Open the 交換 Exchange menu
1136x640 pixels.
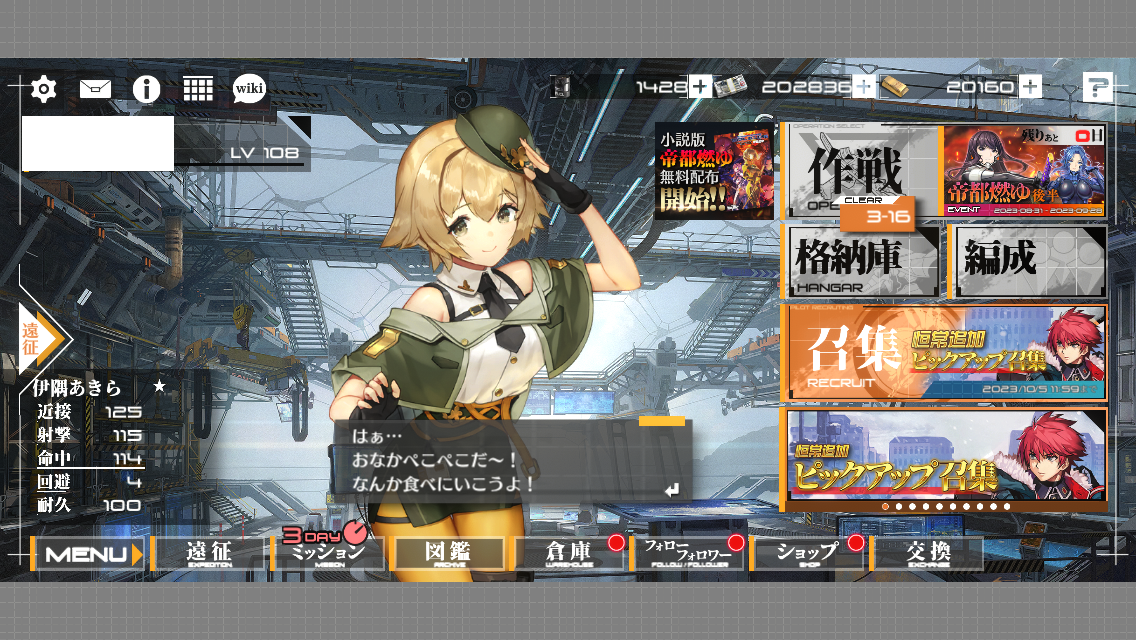[x=927, y=554]
